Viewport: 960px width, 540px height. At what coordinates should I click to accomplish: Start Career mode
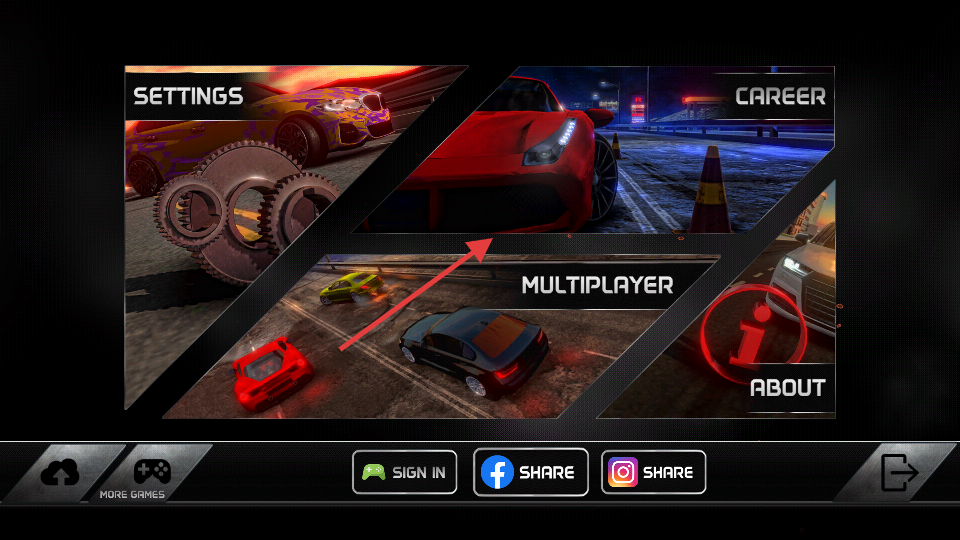coord(640,150)
